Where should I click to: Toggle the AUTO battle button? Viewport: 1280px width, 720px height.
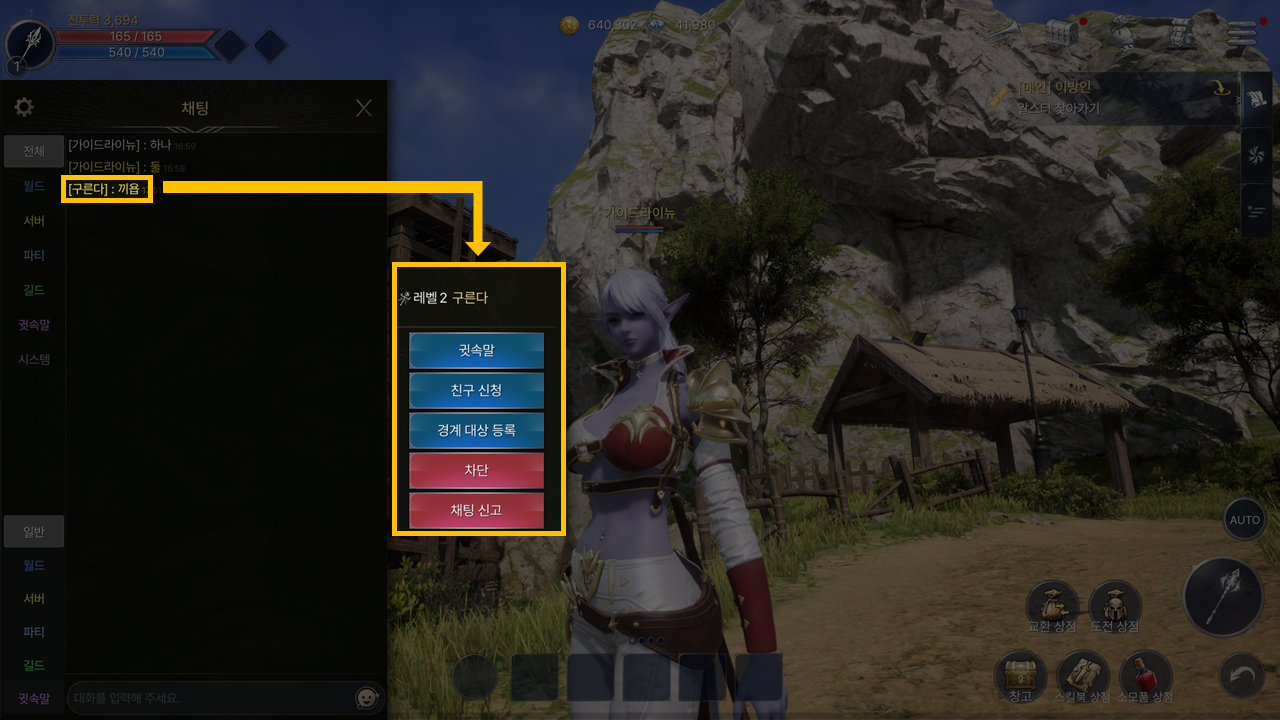[1245, 520]
